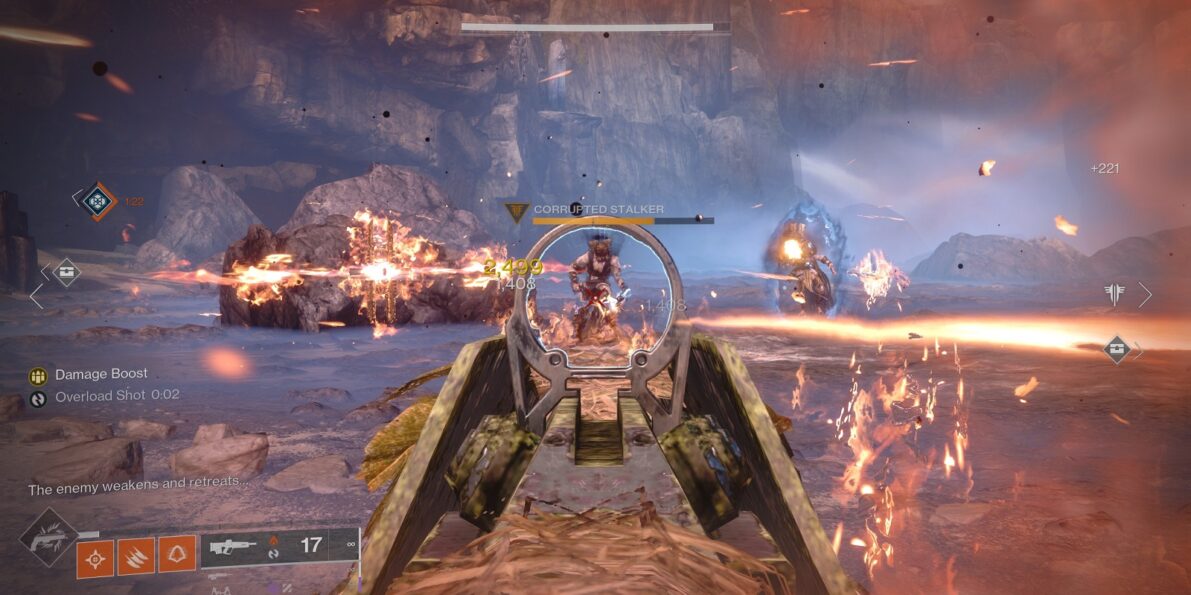The height and width of the screenshot is (595, 1191).
Task: Select the chest marker on the left edge
Action: point(66,271)
